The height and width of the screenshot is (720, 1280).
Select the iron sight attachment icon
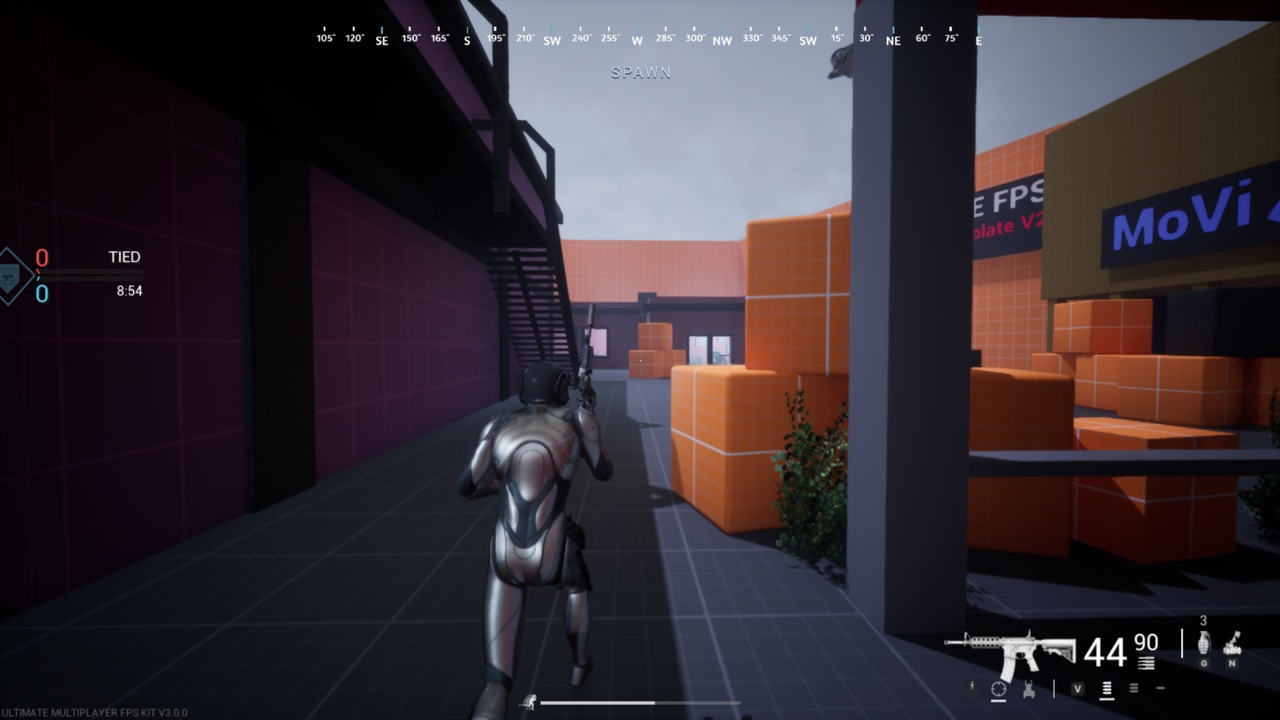click(x=1029, y=688)
